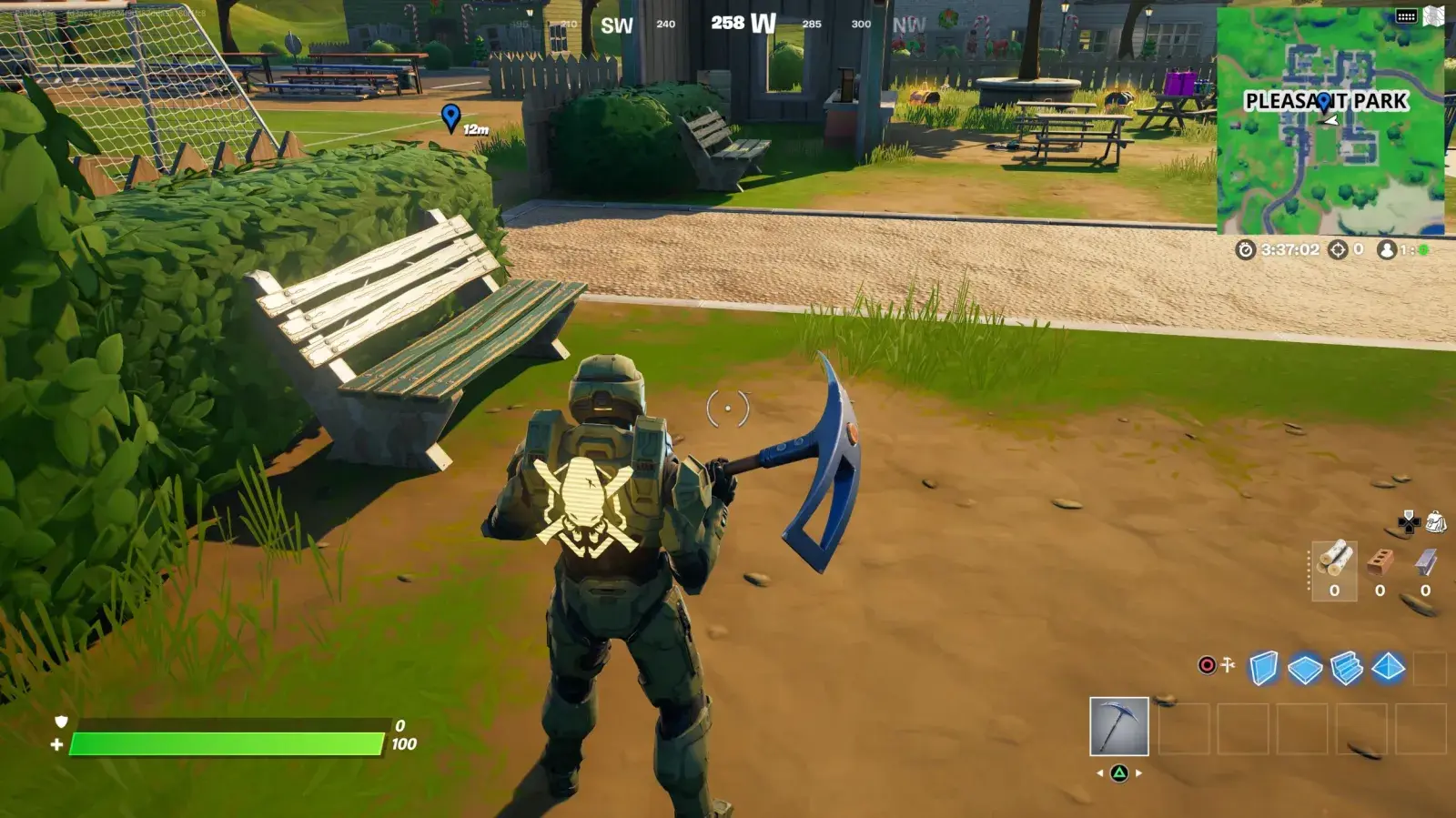This screenshot has width=1456, height=818.
Task: Click the players remaining icon
Action: (1387, 250)
